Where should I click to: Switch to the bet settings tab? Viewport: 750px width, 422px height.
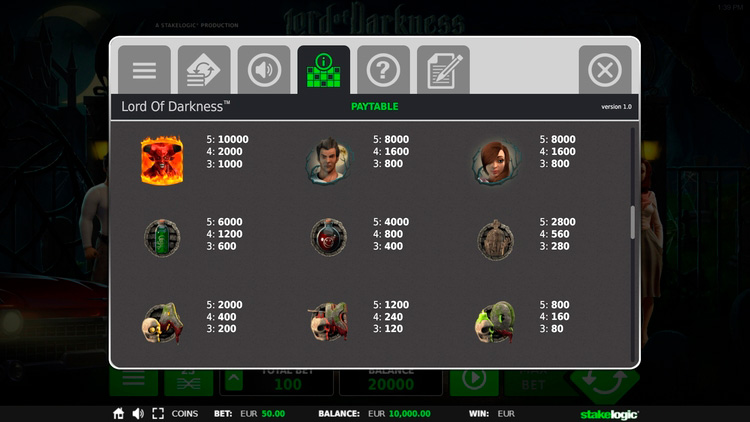click(204, 71)
